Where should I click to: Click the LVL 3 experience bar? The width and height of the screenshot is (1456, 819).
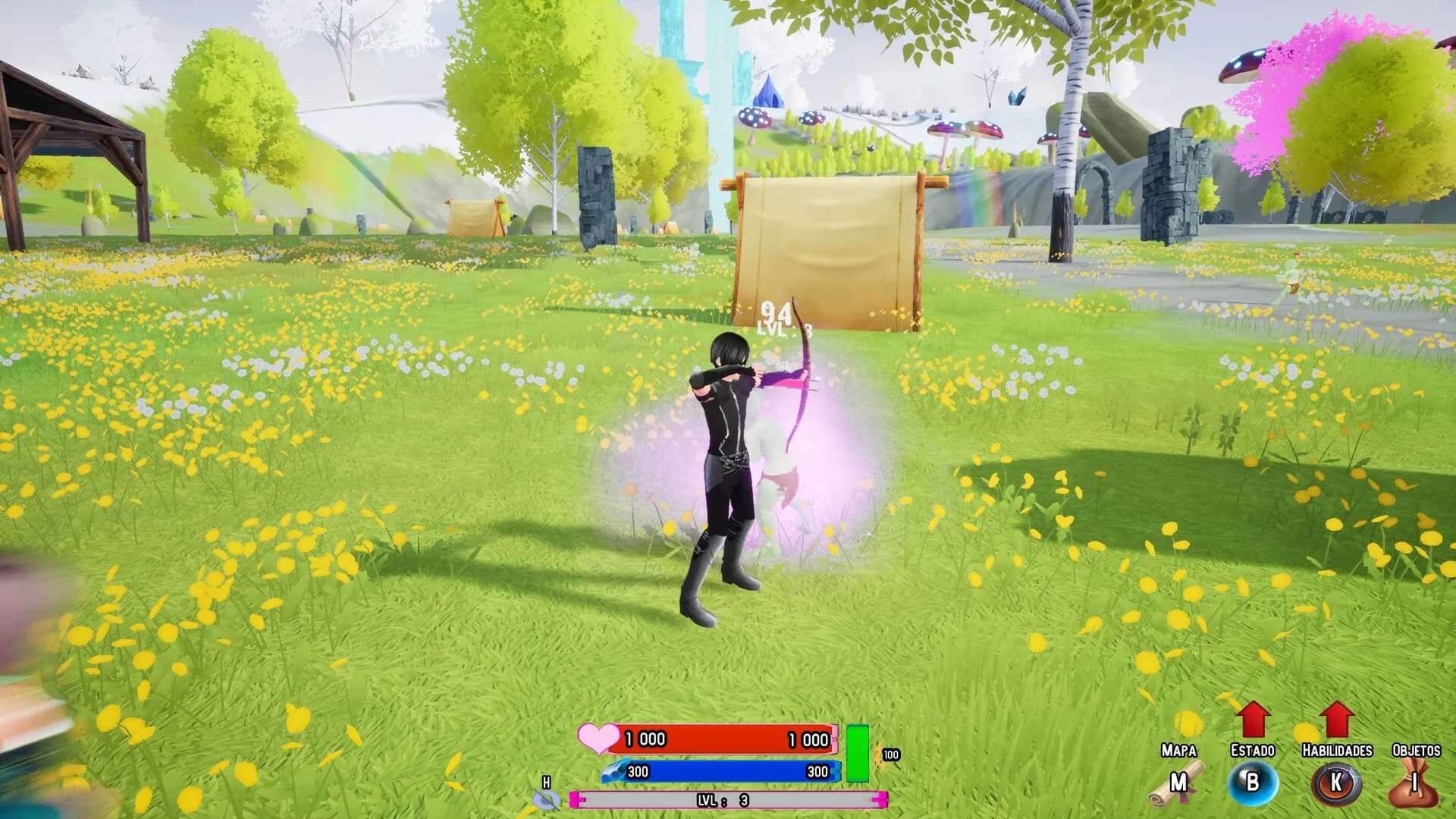(728, 798)
